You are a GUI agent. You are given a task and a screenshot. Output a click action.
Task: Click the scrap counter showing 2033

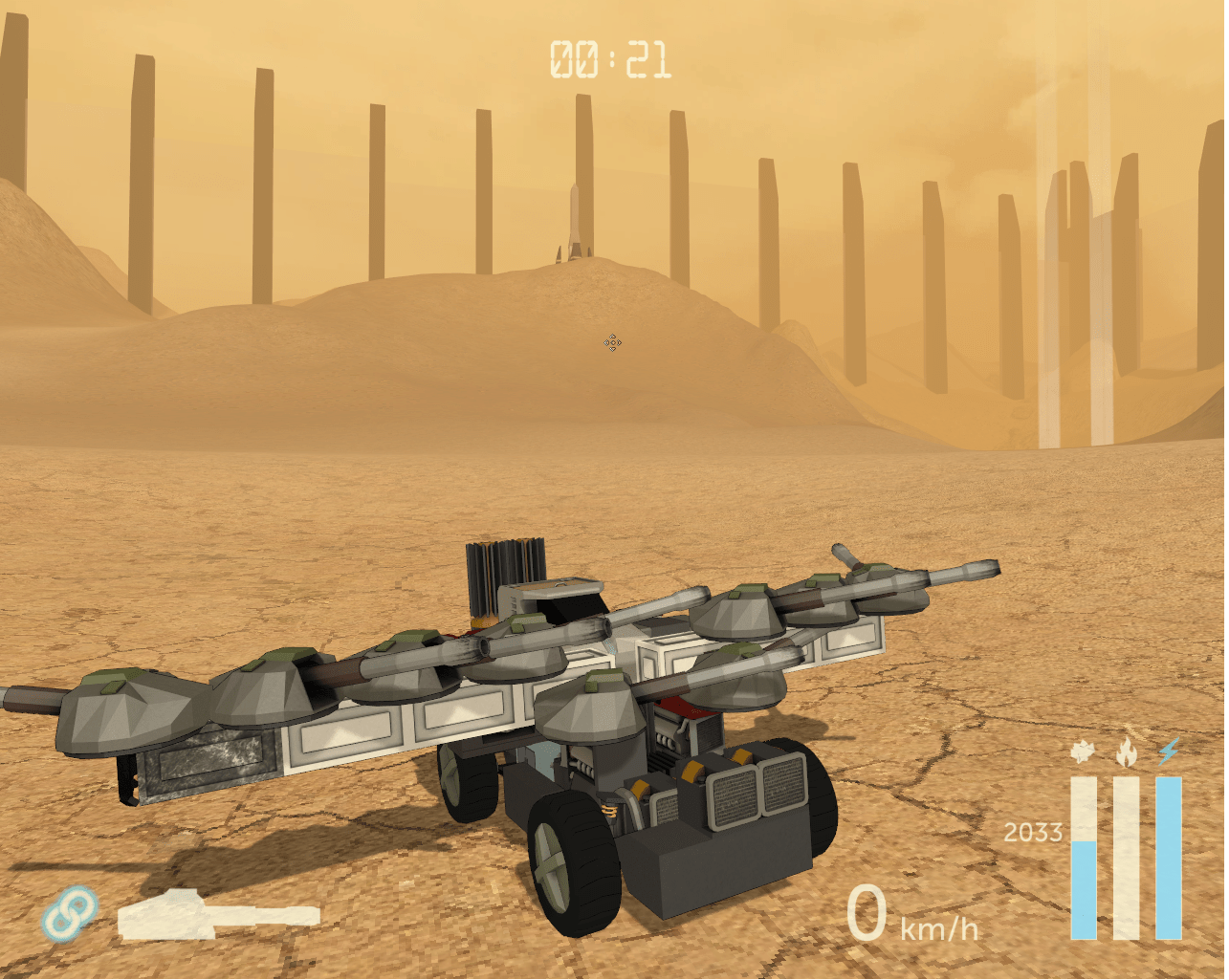pos(1035,832)
